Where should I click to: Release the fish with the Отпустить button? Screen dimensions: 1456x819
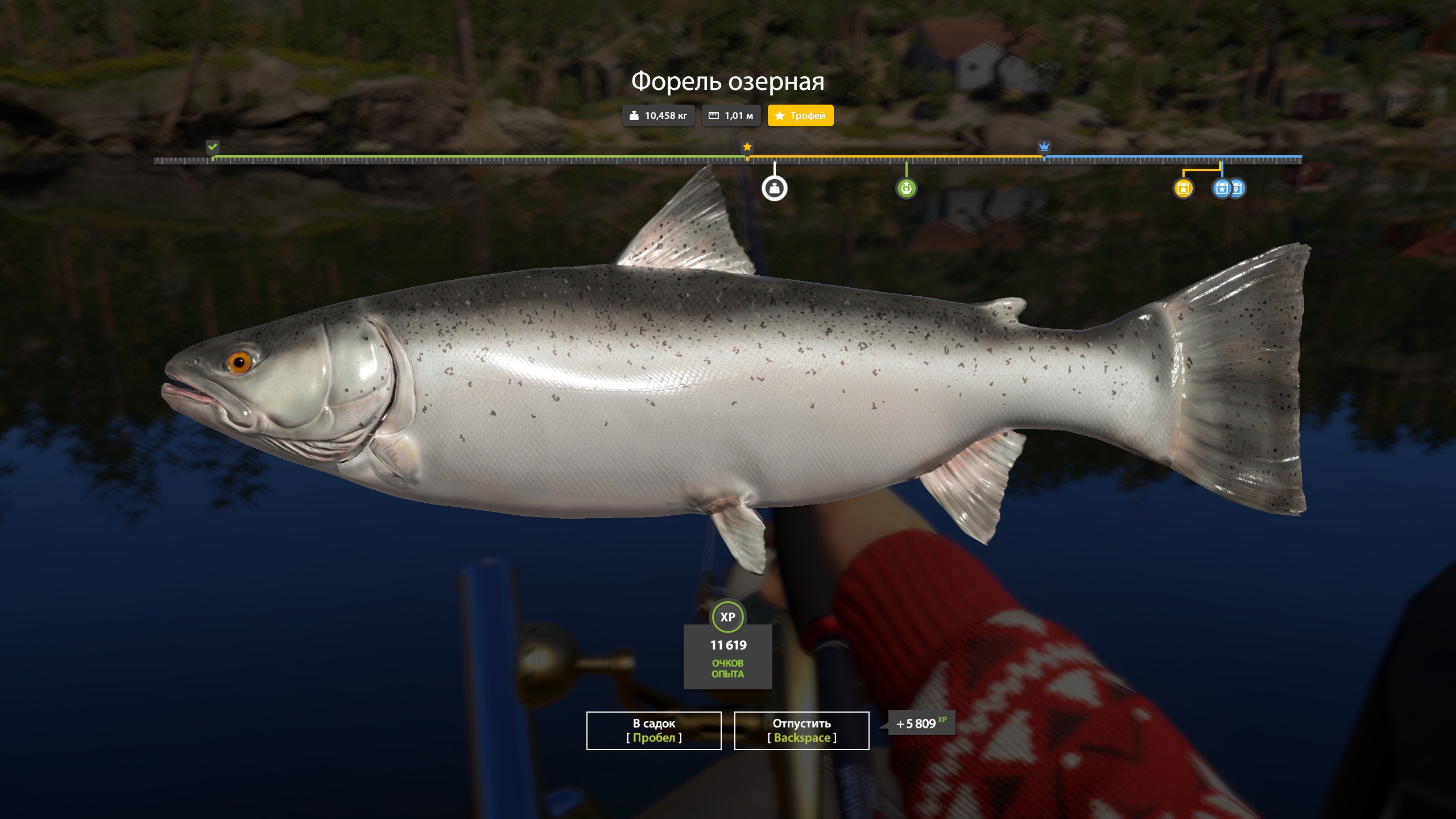(x=801, y=731)
